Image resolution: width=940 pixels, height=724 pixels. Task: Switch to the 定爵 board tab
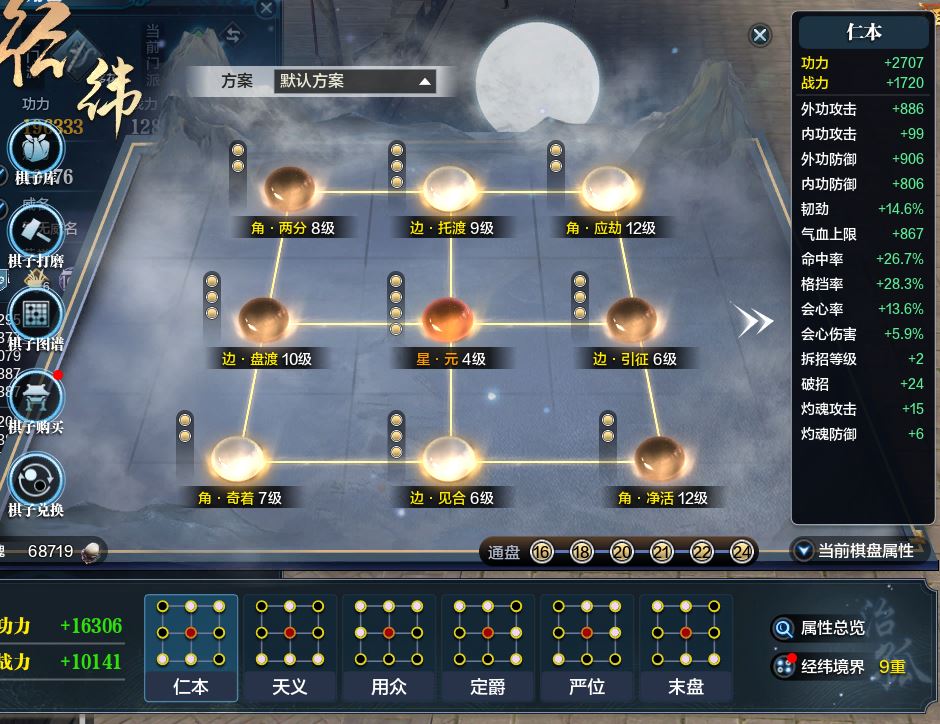[487, 647]
